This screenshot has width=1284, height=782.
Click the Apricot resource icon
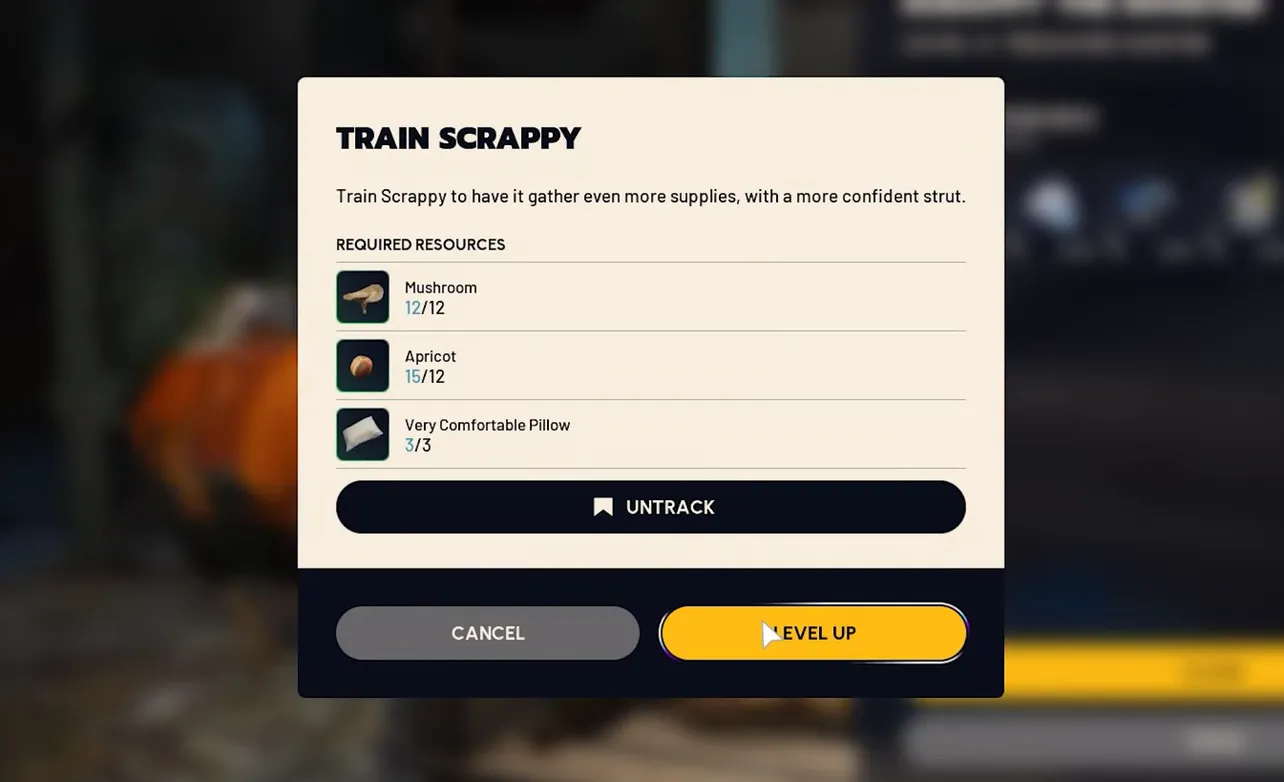(x=362, y=365)
